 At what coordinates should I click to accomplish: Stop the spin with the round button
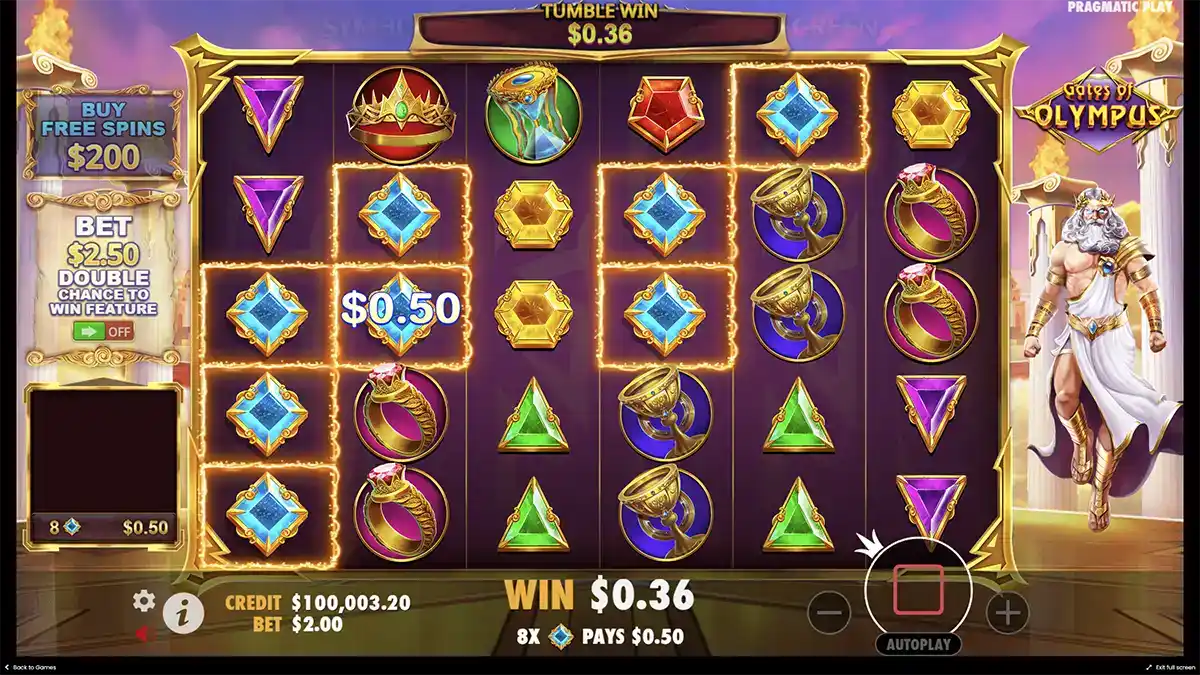(918, 588)
